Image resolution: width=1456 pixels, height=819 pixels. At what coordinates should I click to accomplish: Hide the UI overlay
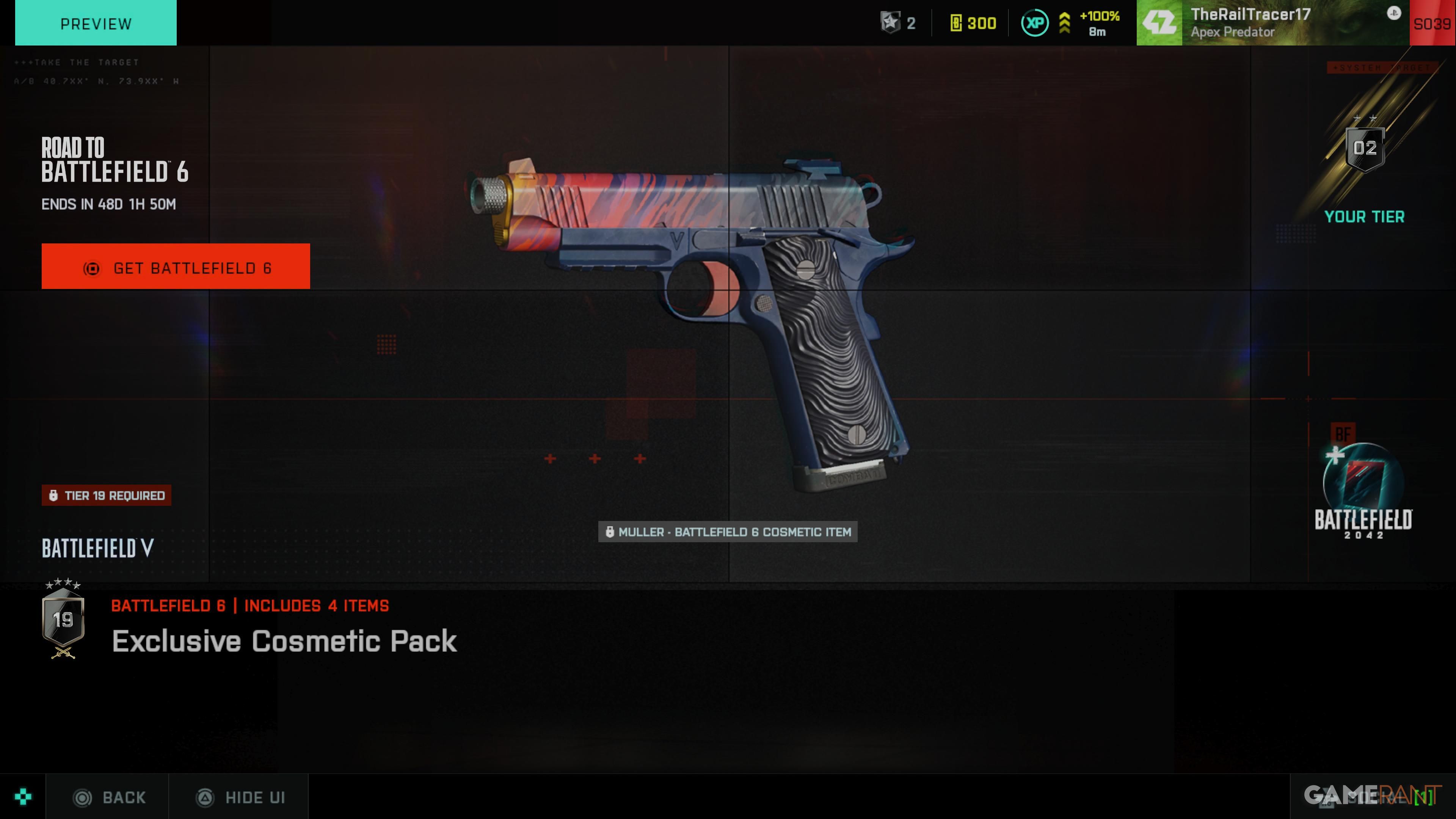coord(240,797)
